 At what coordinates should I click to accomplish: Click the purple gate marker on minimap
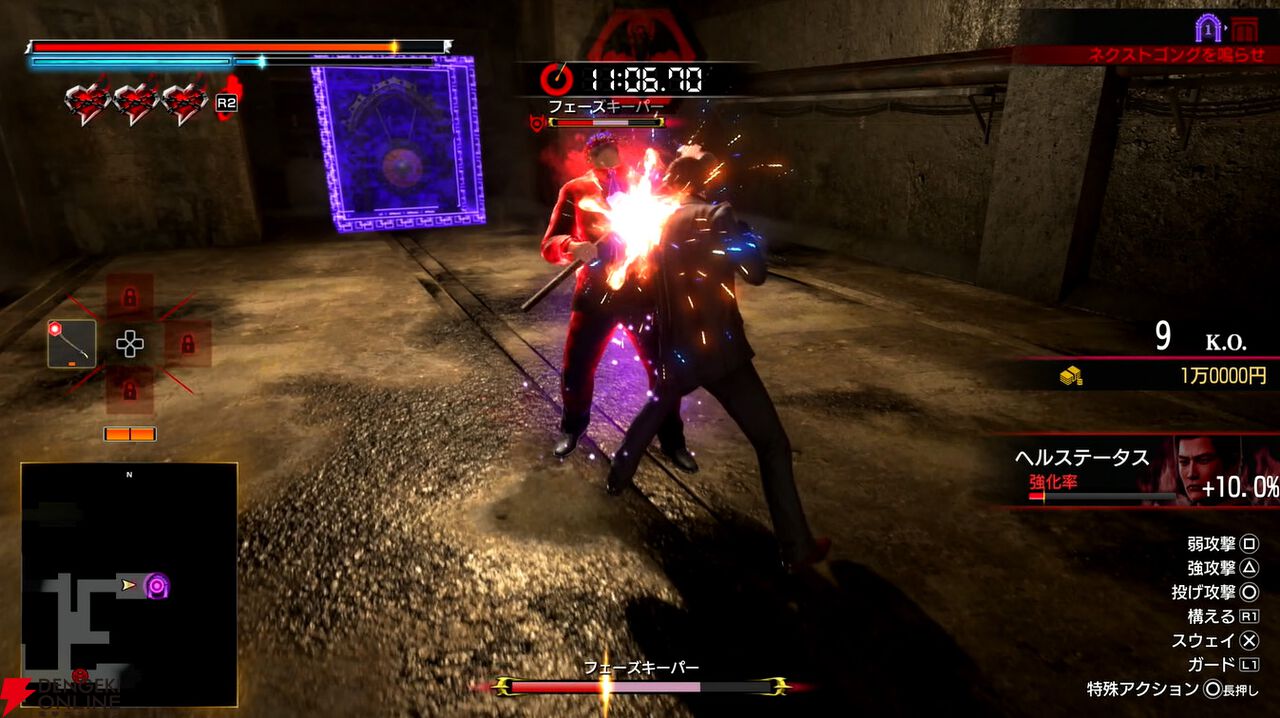coord(156,585)
